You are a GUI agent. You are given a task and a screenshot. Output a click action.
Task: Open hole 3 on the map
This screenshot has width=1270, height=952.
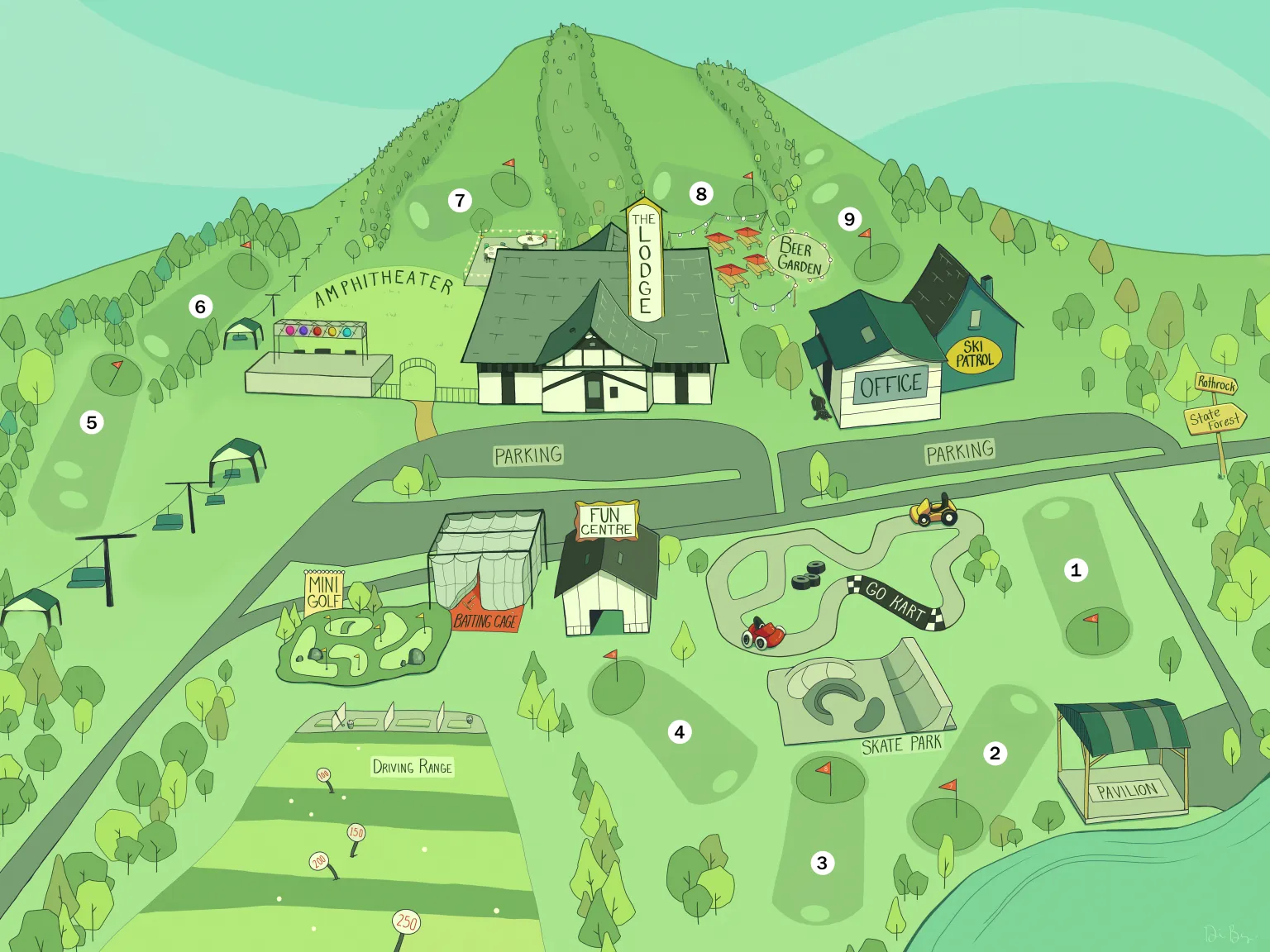822,864
